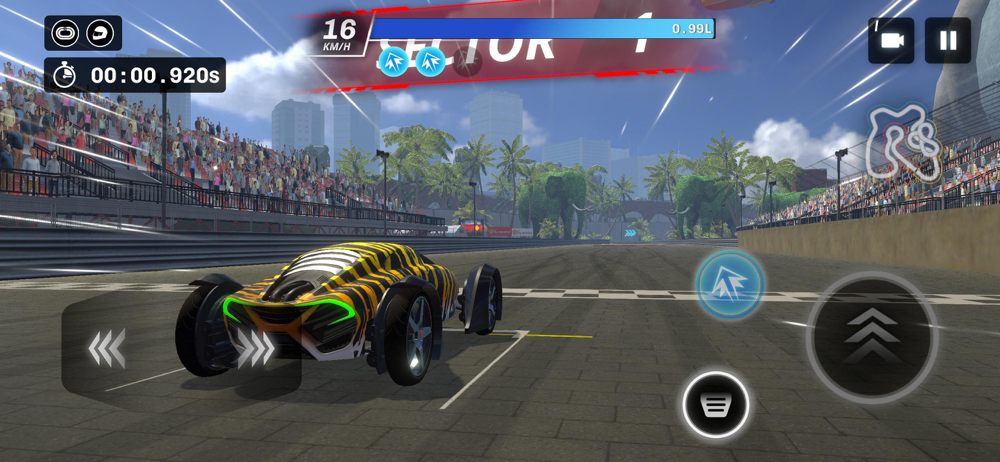Viewport: 1000px width, 462px height.
Task: Steer left with the left arrows
Action: pyautogui.click(x=107, y=348)
